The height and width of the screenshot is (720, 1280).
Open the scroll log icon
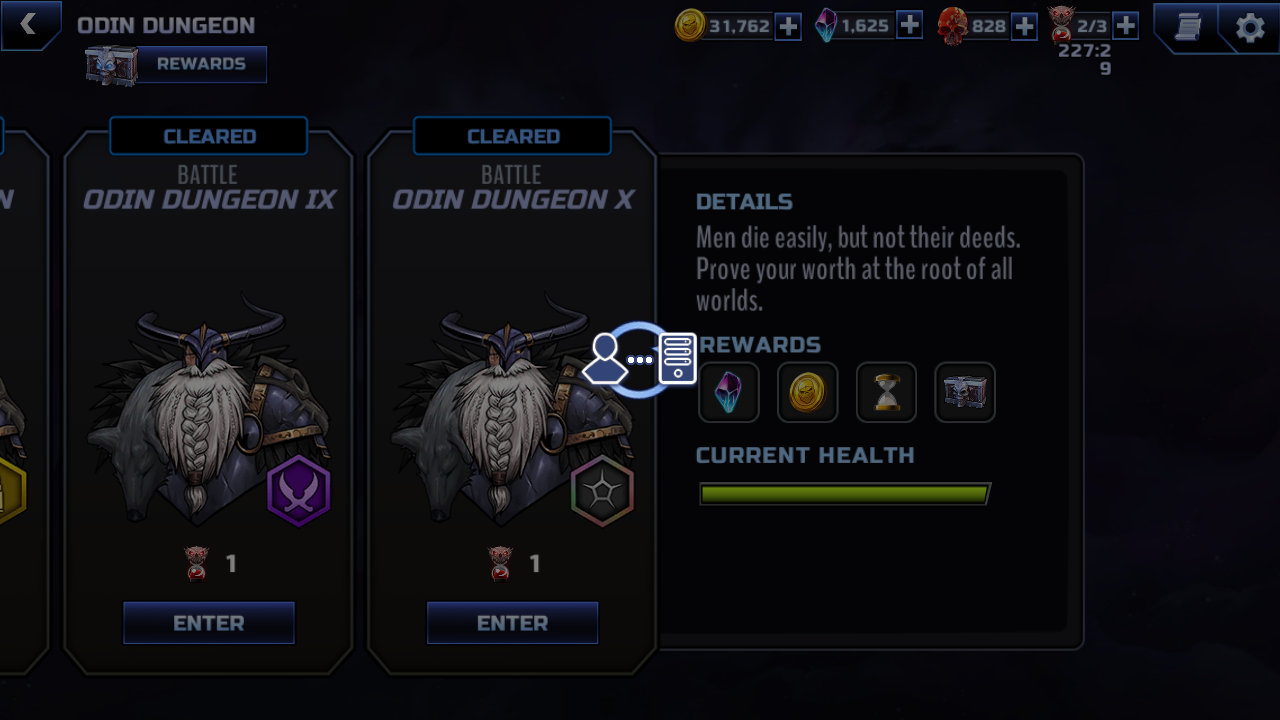1188,27
